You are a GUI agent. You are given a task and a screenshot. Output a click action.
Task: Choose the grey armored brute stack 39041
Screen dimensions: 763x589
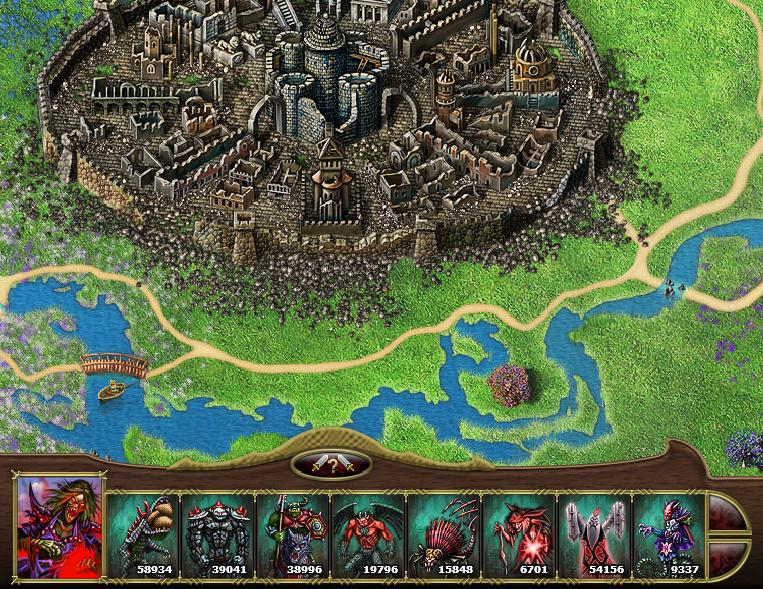pyautogui.click(x=217, y=535)
